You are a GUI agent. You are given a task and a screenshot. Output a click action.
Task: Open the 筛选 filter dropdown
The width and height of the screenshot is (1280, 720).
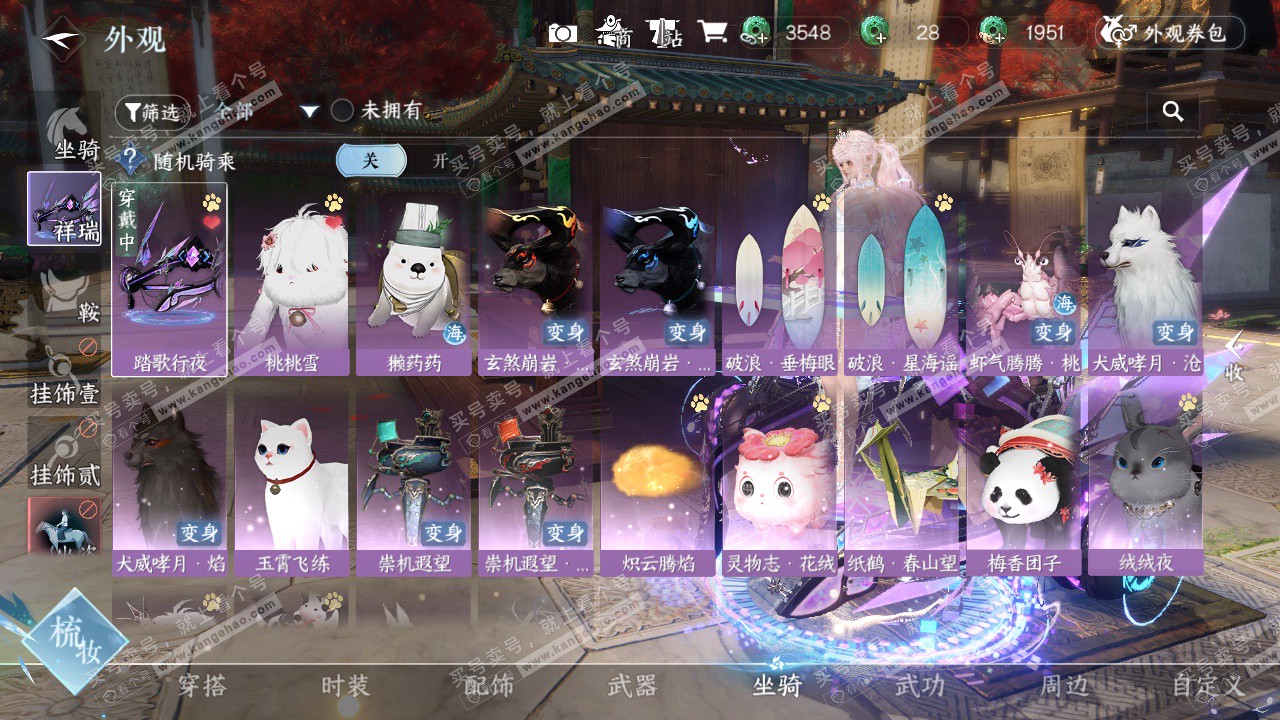(x=152, y=112)
